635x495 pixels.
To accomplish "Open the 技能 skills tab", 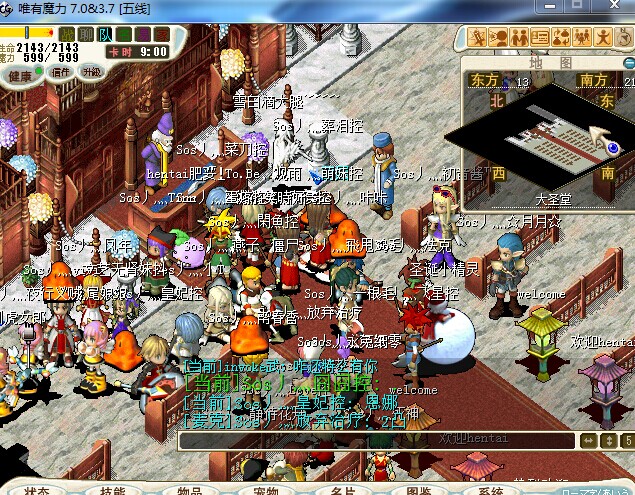I will pyautogui.click(x=112, y=491).
